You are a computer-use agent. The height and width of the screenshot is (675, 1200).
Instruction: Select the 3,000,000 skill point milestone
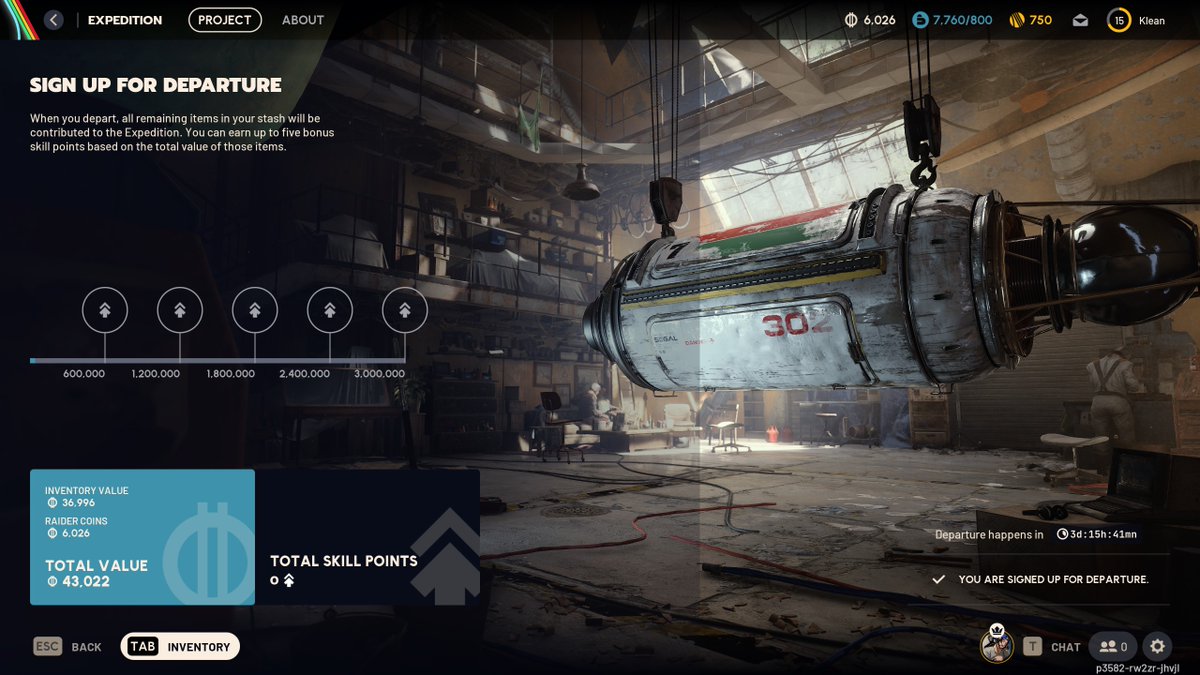click(x=405, y=310)
